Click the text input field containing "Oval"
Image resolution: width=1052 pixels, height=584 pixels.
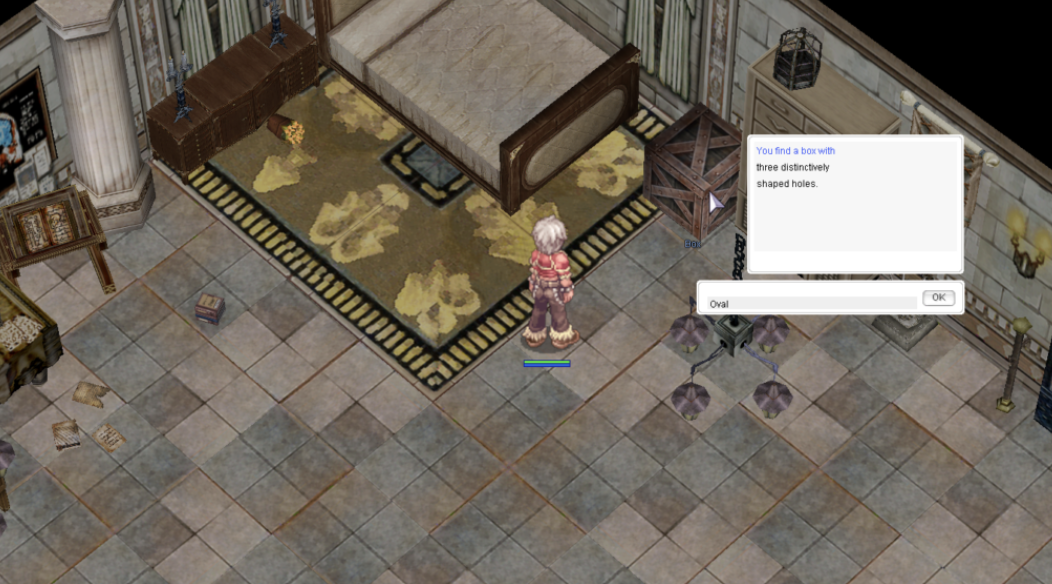[810, 303]
